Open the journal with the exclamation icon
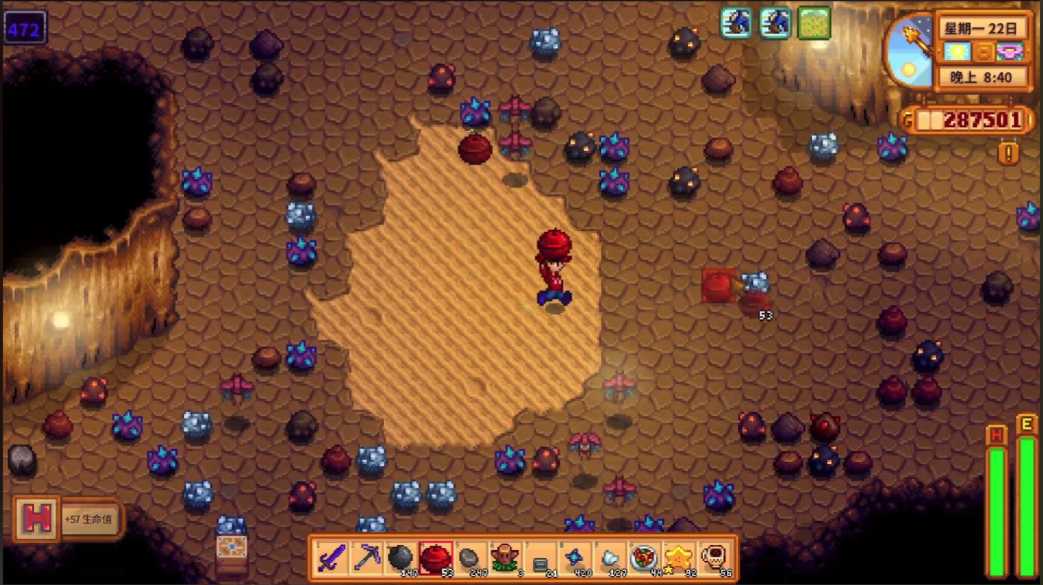The image size is (1043, 585). [1008, 153]
